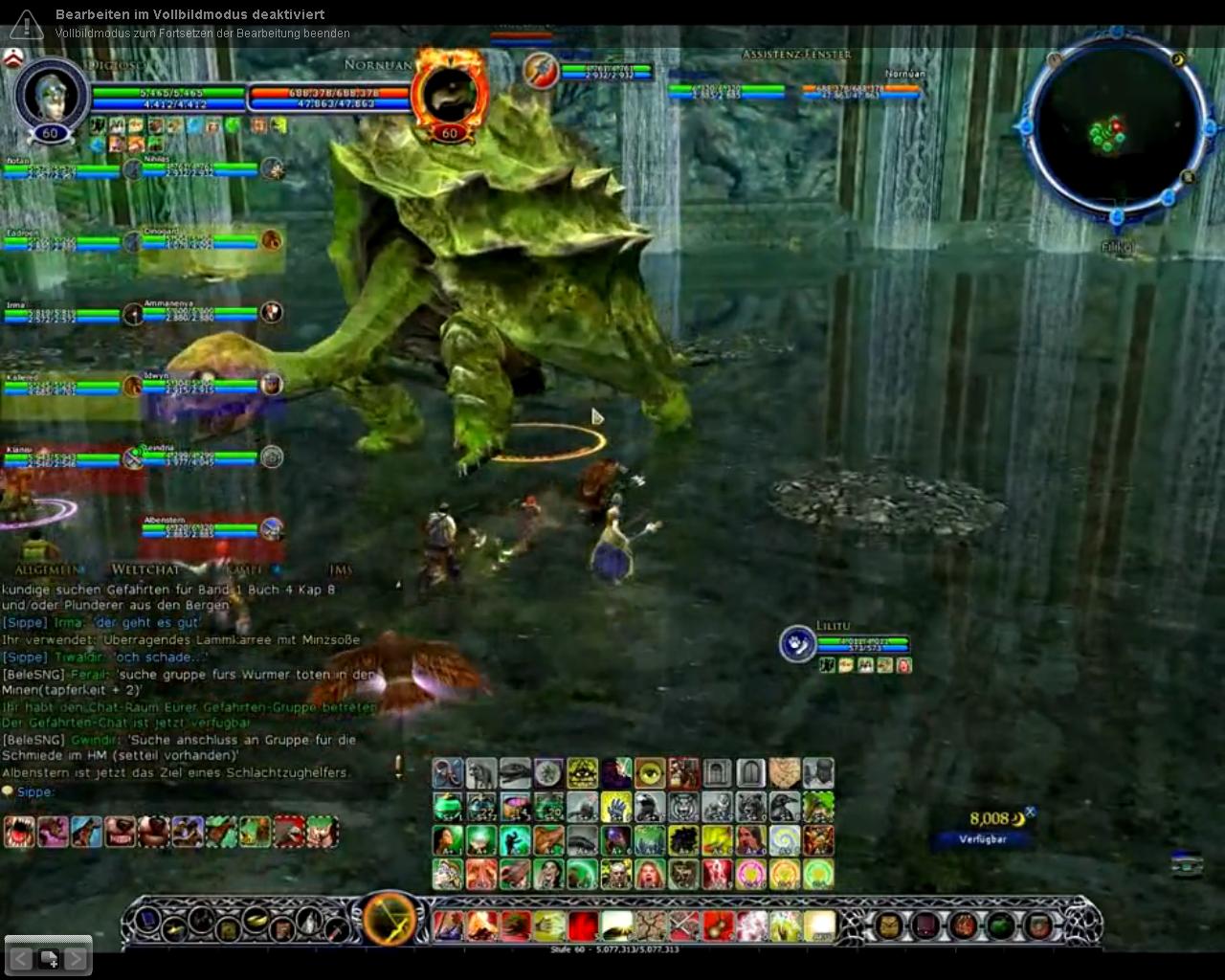Click the next arrow in bottom-left overlay
The image size is (1225, 980).
click(x=75, y=957)
